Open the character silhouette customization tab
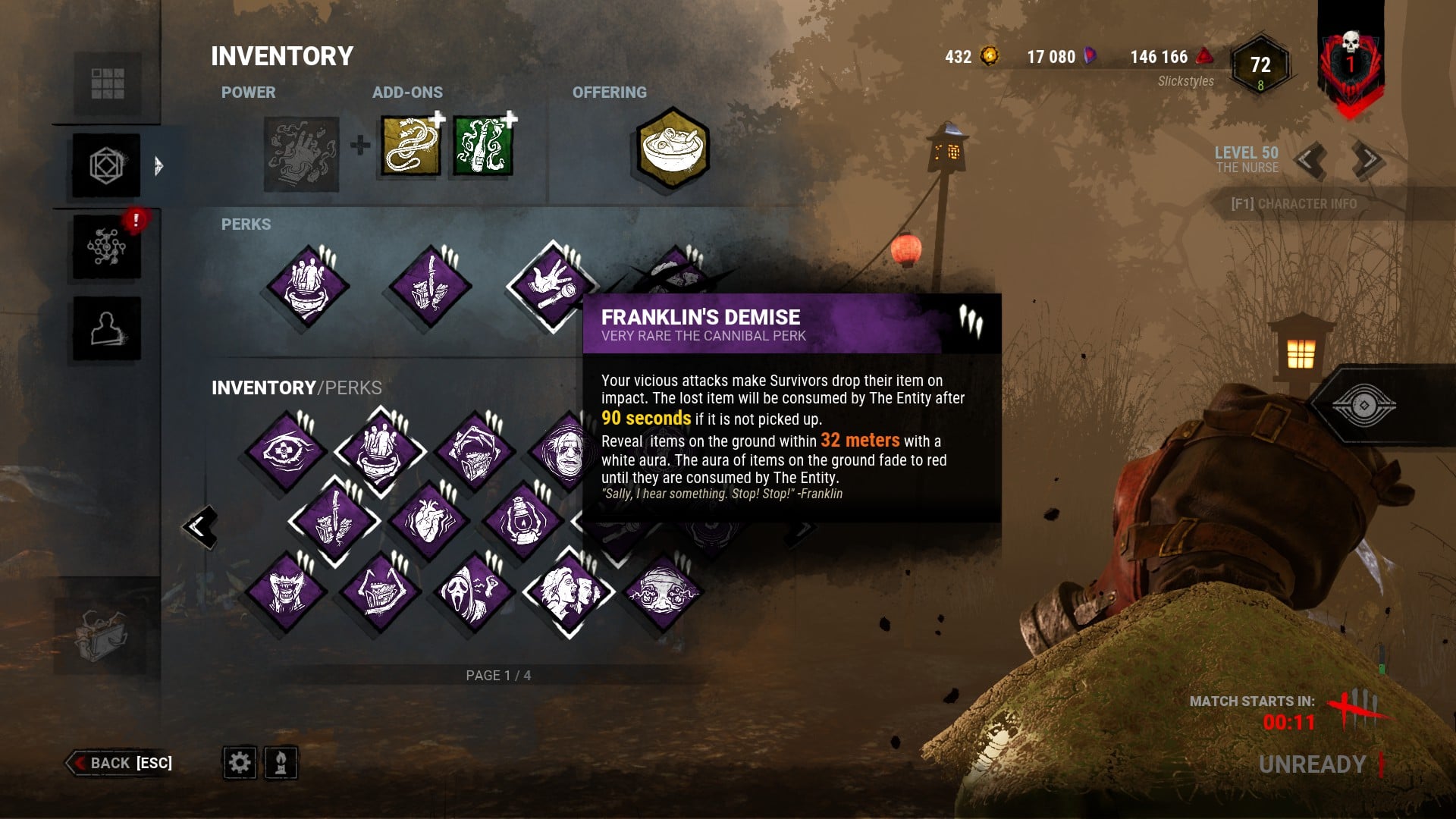The image size is (1456, 819). pos(107,328)
